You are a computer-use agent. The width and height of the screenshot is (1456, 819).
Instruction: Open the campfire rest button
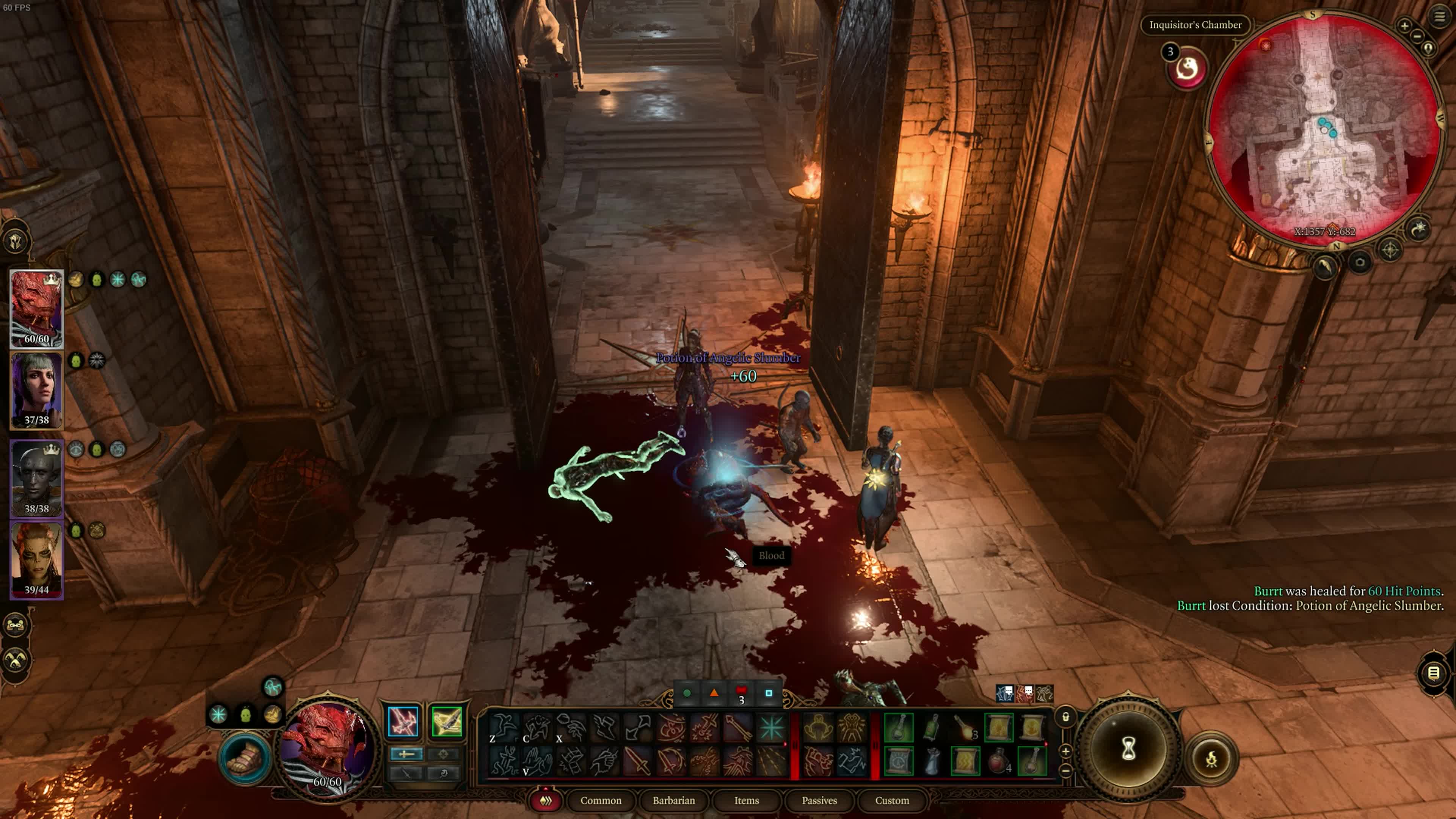[1211, 759]
